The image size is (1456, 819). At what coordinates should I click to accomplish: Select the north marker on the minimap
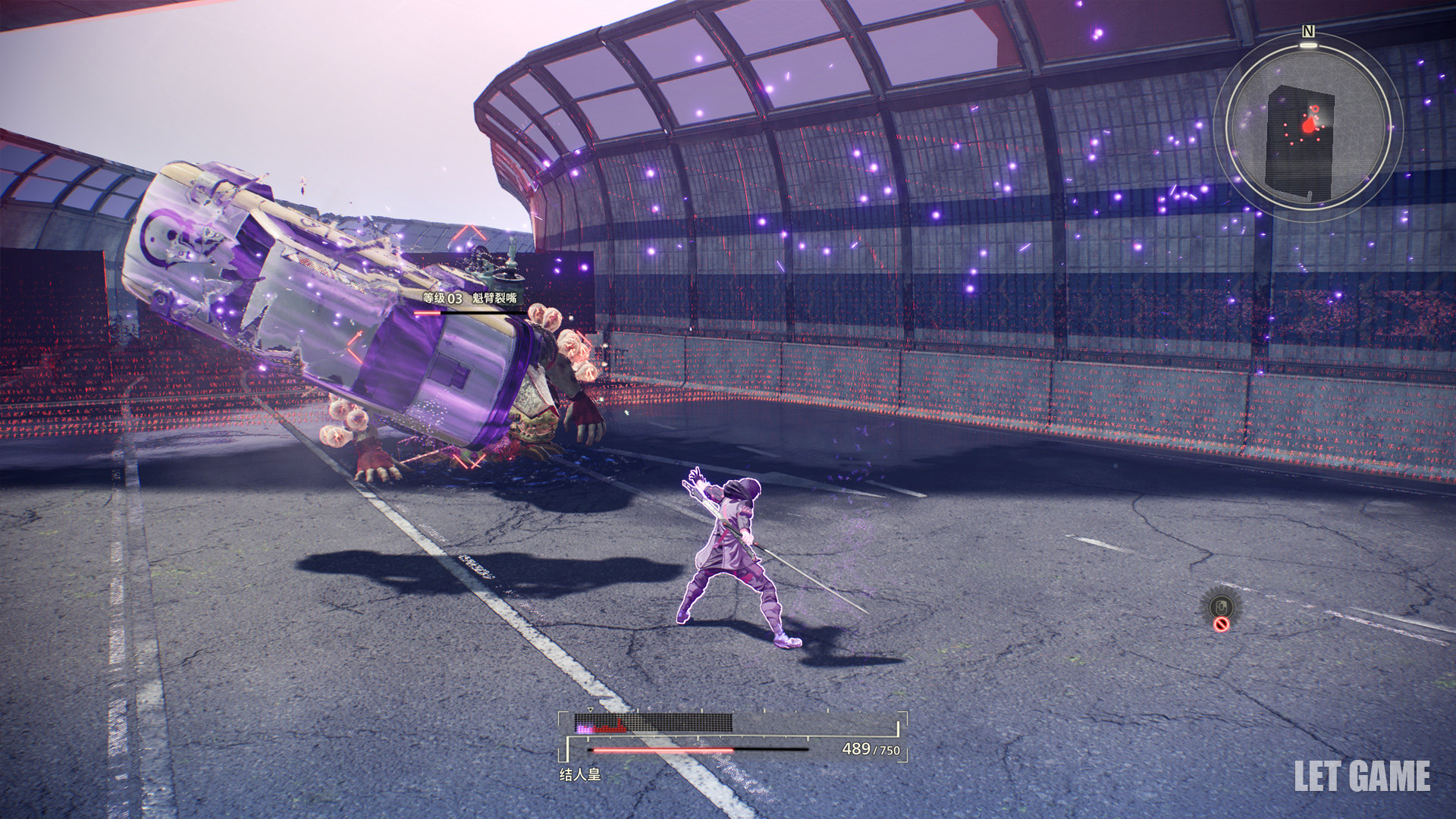[x=1308, y=31]
